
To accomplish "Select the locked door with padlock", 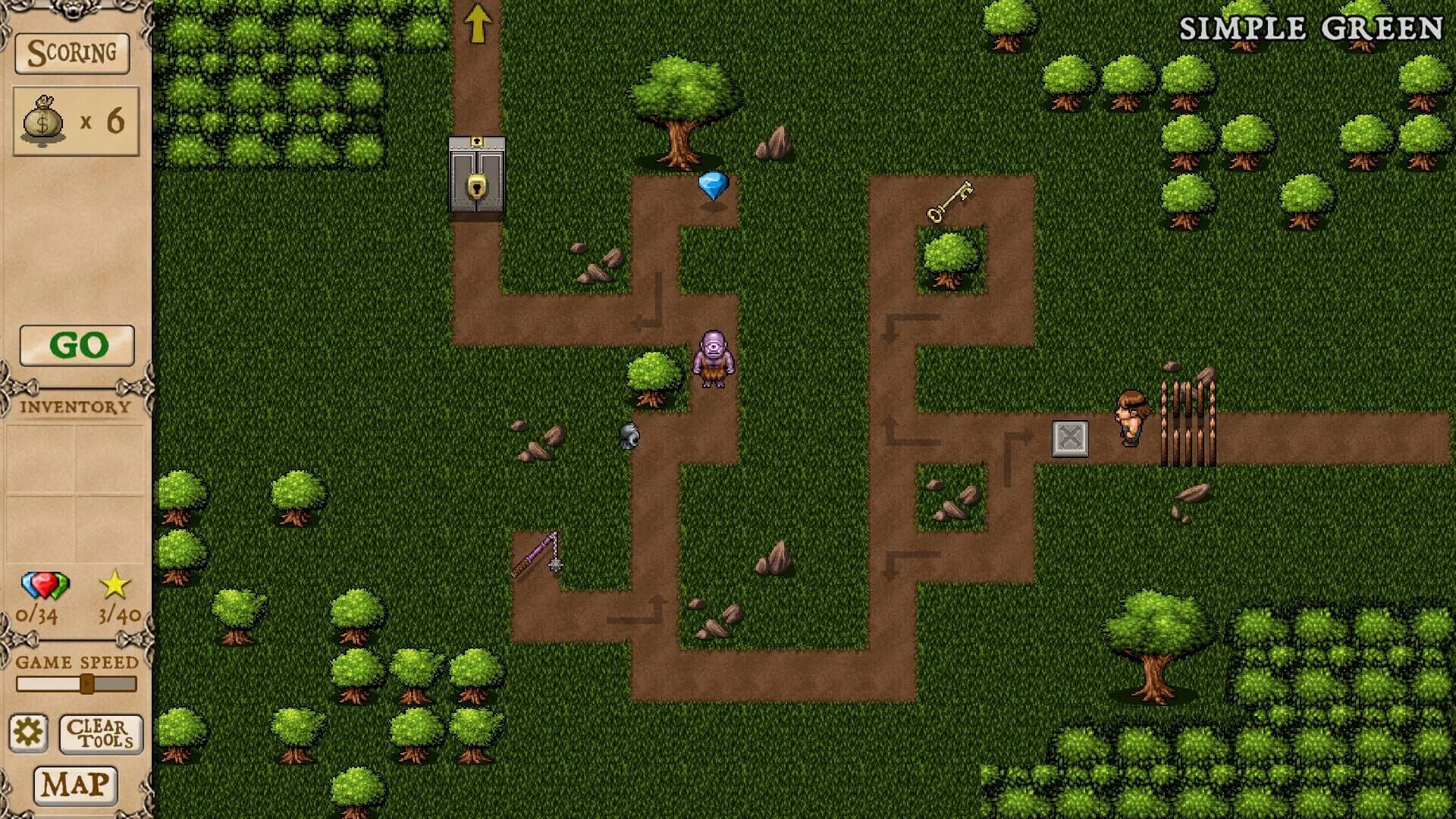I will pos(475,175).
